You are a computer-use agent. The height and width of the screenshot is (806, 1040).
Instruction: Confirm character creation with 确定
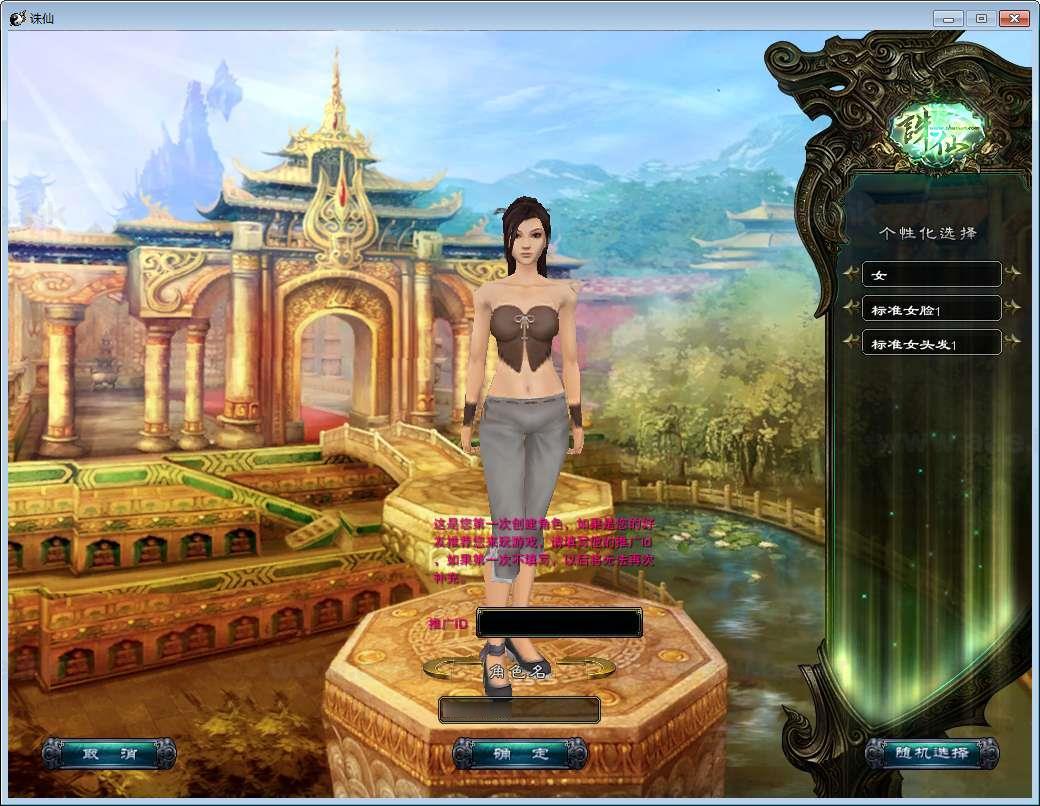tap(520, 754)
